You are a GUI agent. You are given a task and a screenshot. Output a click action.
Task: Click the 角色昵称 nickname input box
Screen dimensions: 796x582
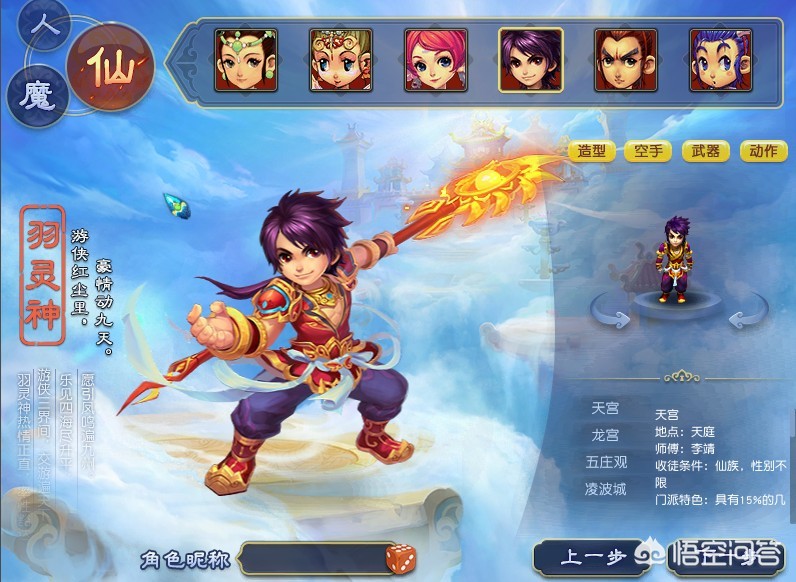coord(314,558)
